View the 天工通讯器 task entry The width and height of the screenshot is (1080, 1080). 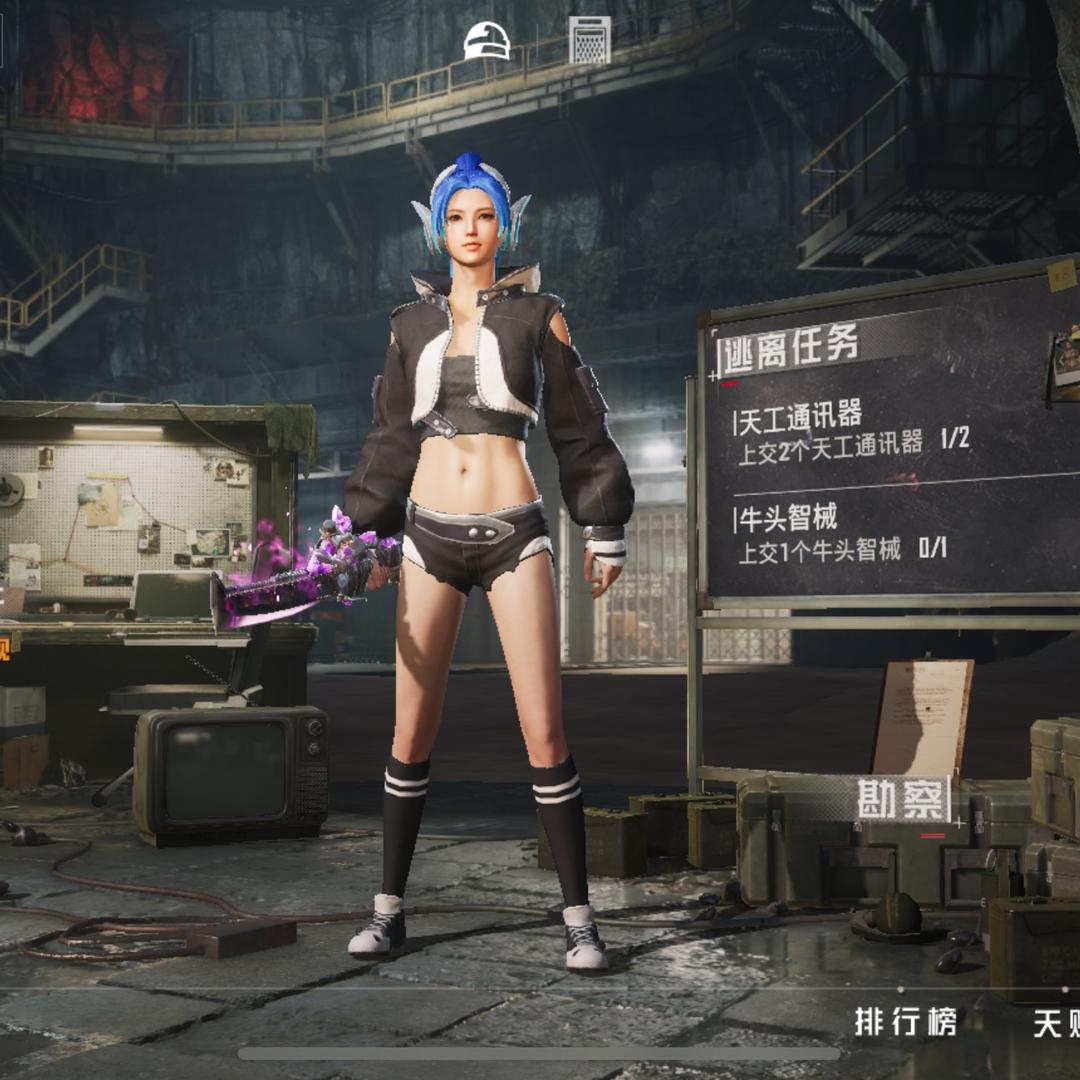[x=852, y=430]
